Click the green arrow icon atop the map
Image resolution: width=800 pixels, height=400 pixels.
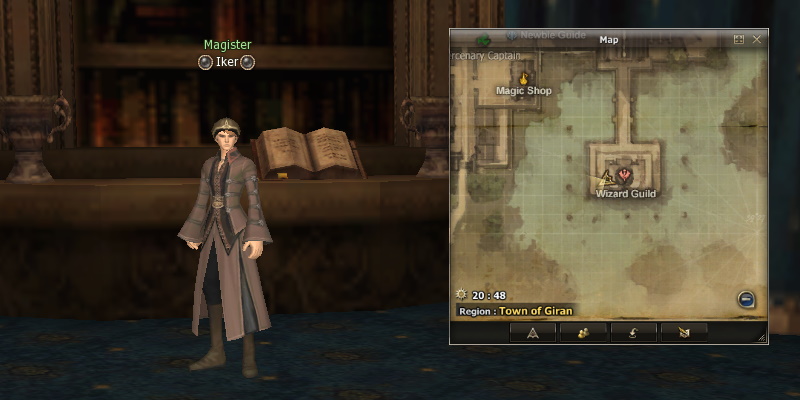point(484,40)
